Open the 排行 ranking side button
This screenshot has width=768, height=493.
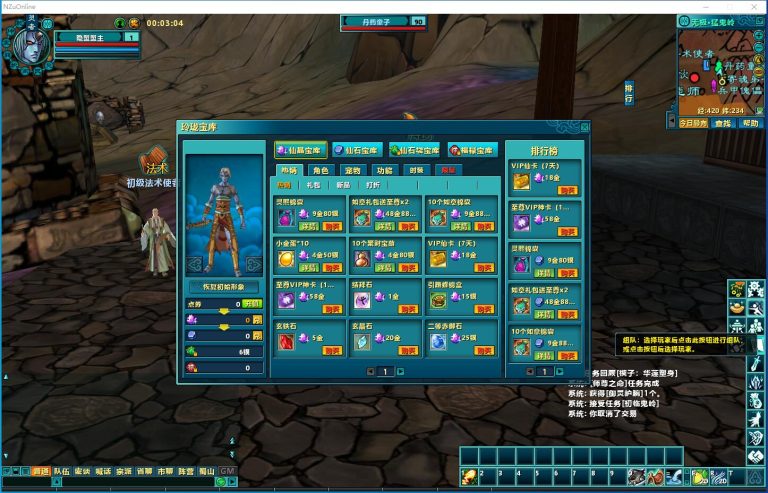tap(629, 93)
